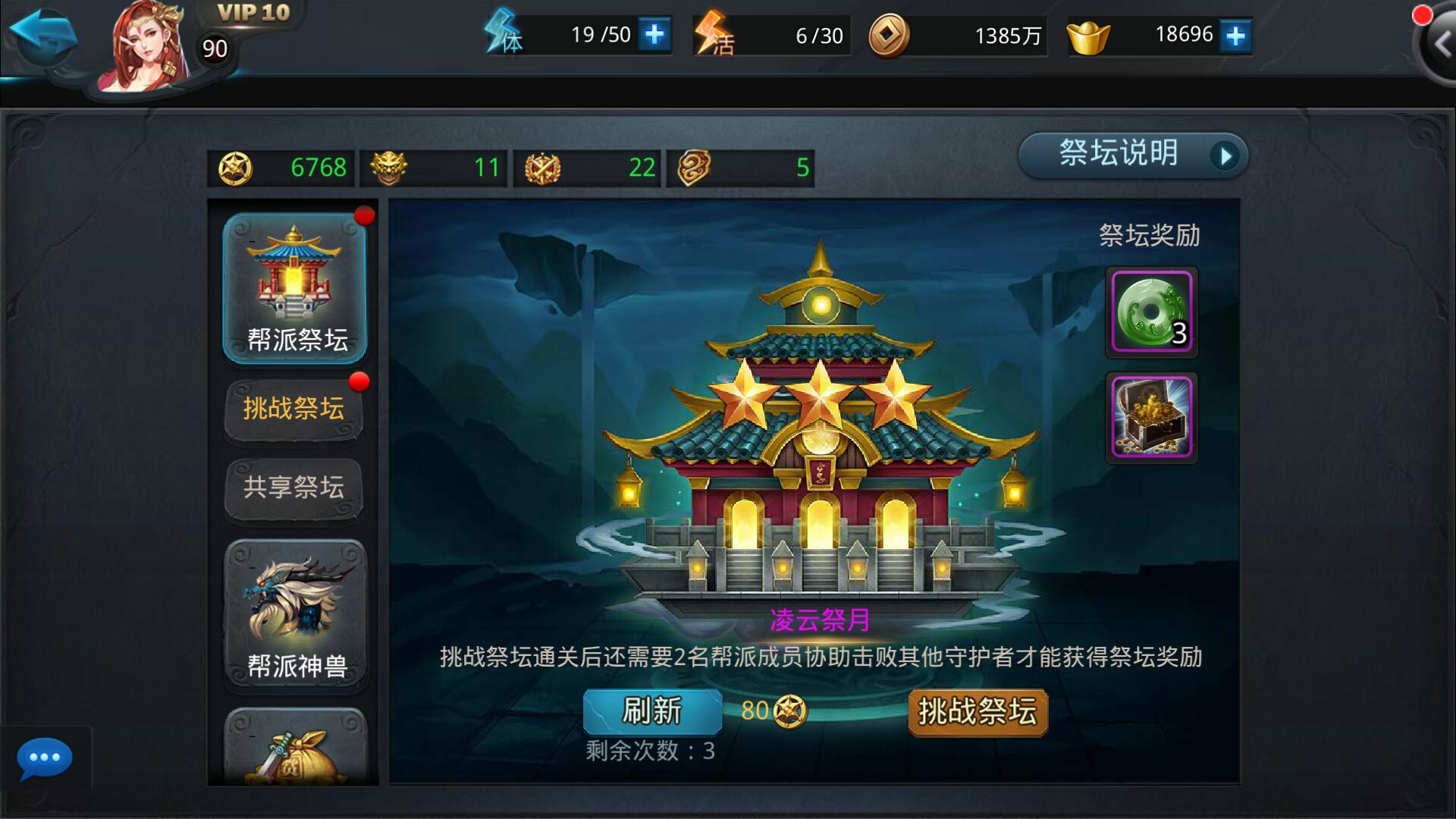Click the stamina plus (+) button
The width and height of the screenshot is (1456, 819).
654,34
